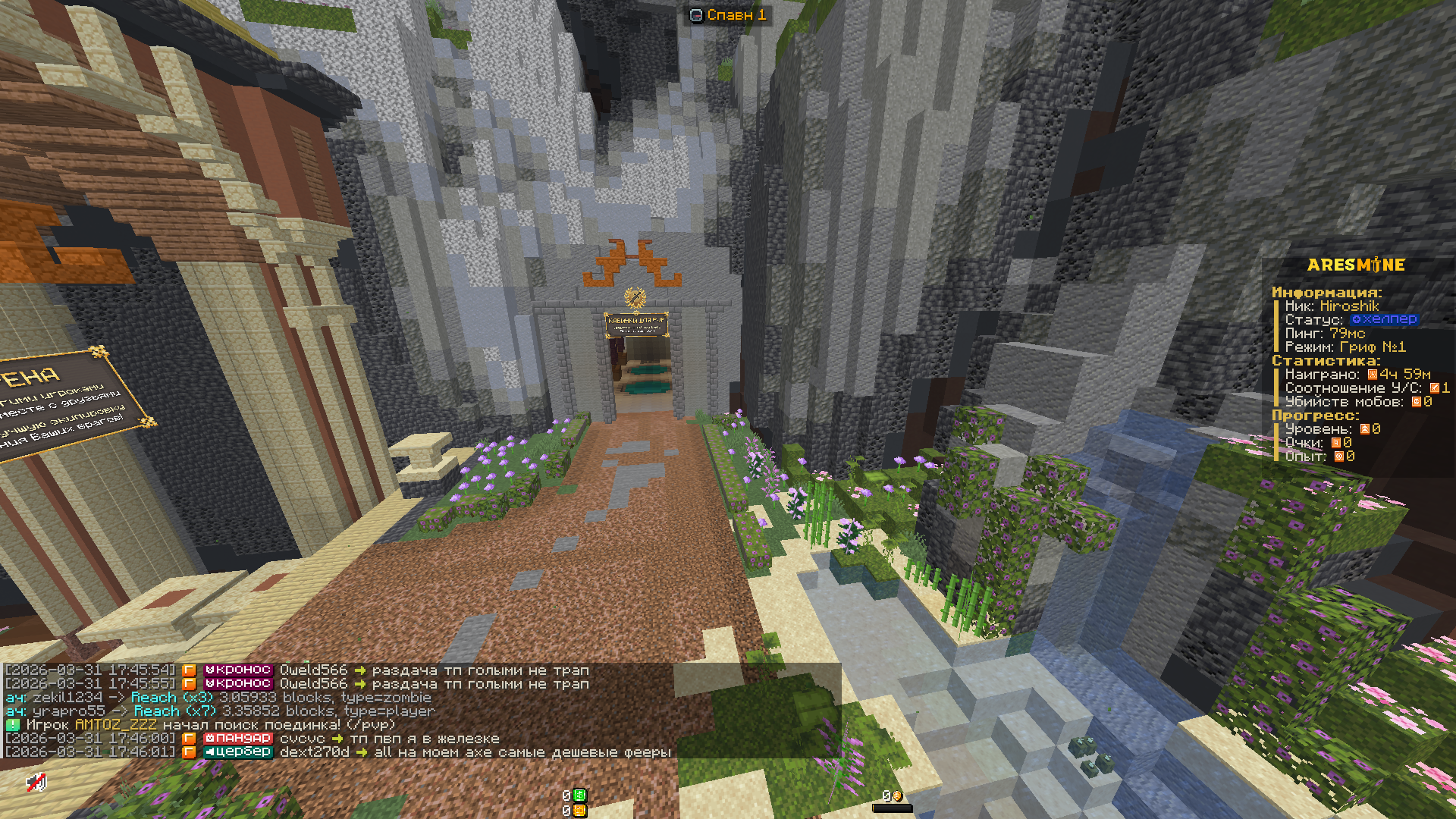Viewport: 1456px width, 819px height.
Task: Click player name dext270d in chat
Action: pos(314,752)
